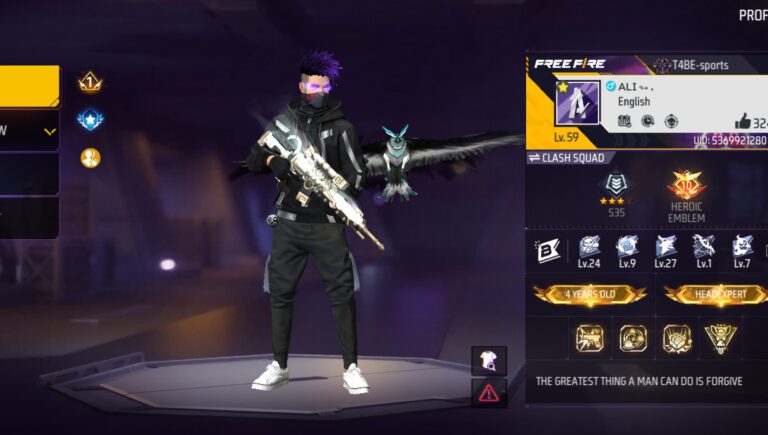The width and height of the screenshot is (768, 435).
Task: Open the T4BE-sports guild name
Action: (x=692, y=65)
